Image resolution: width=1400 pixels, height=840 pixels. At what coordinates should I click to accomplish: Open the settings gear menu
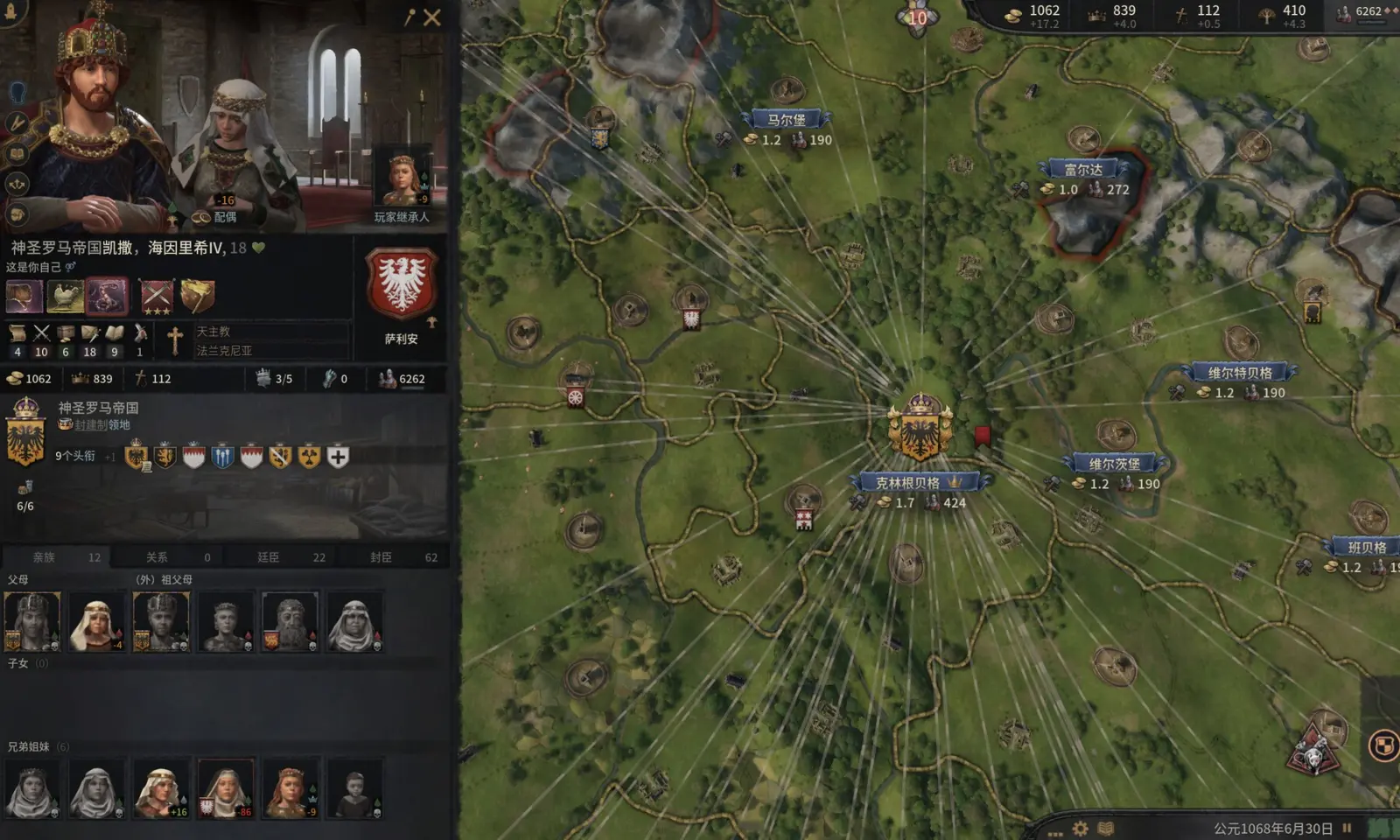pyautogui.click(x=1081, y=828)
